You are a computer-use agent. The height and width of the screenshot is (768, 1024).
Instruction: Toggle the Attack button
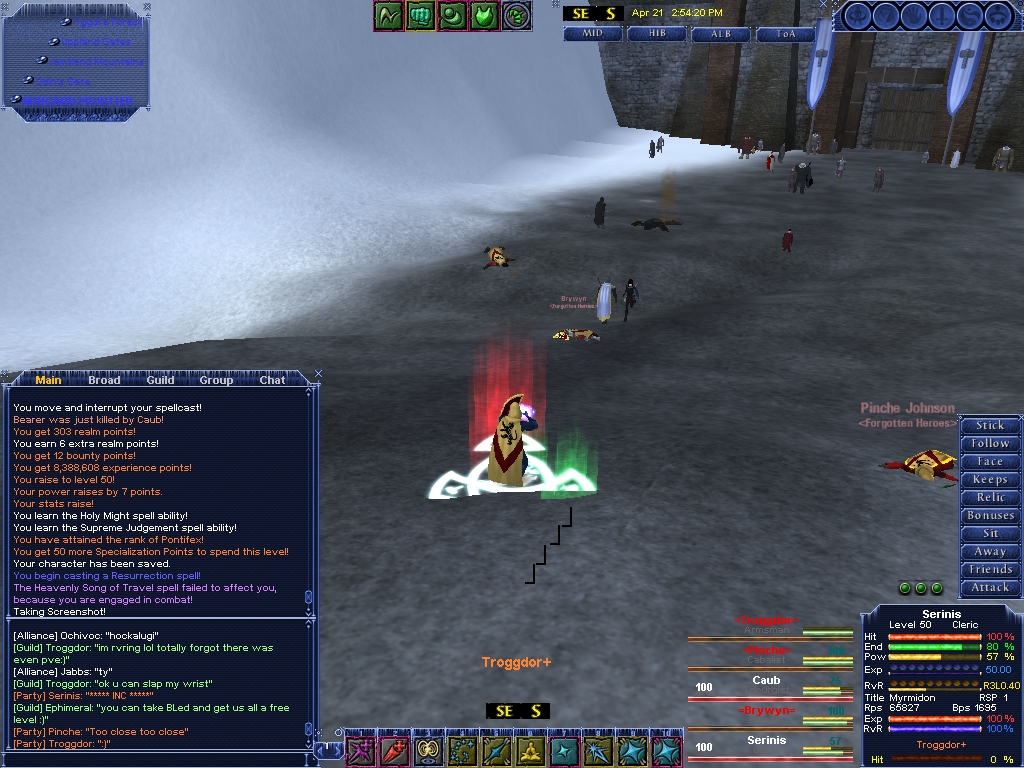990,587
